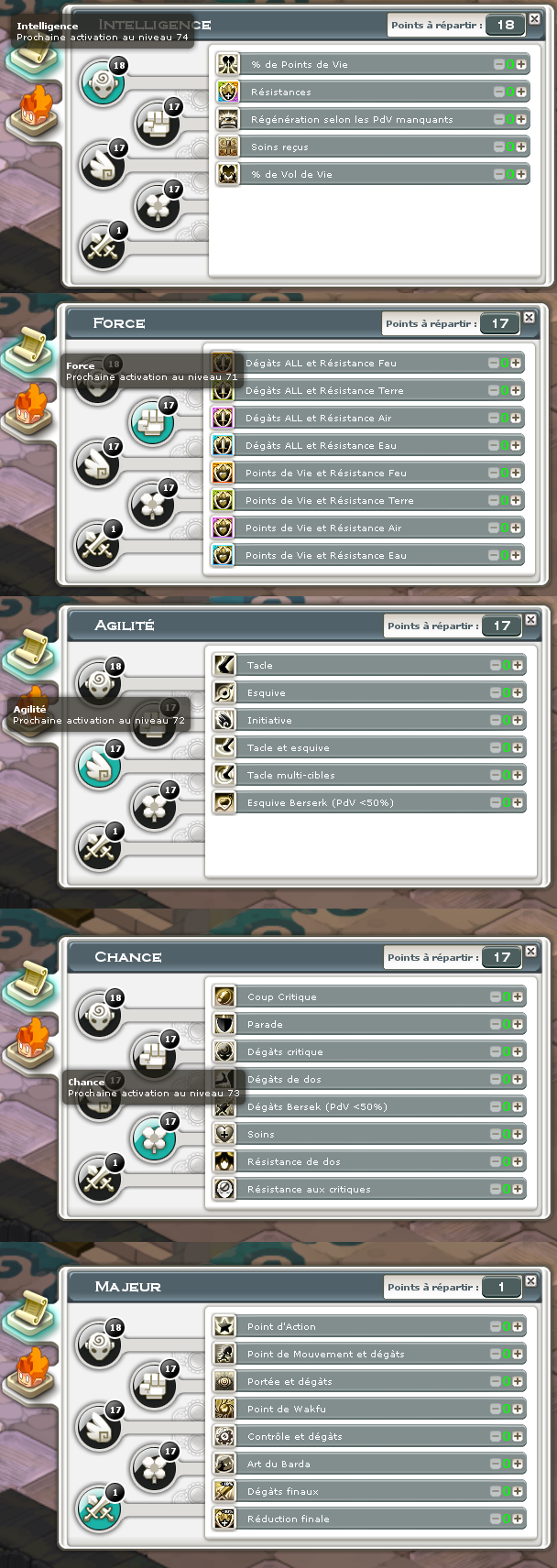557x1568 pixels.
Task: Add a point to Dégâts ALL et Résistance Feu
Action: tap(516, 364)
